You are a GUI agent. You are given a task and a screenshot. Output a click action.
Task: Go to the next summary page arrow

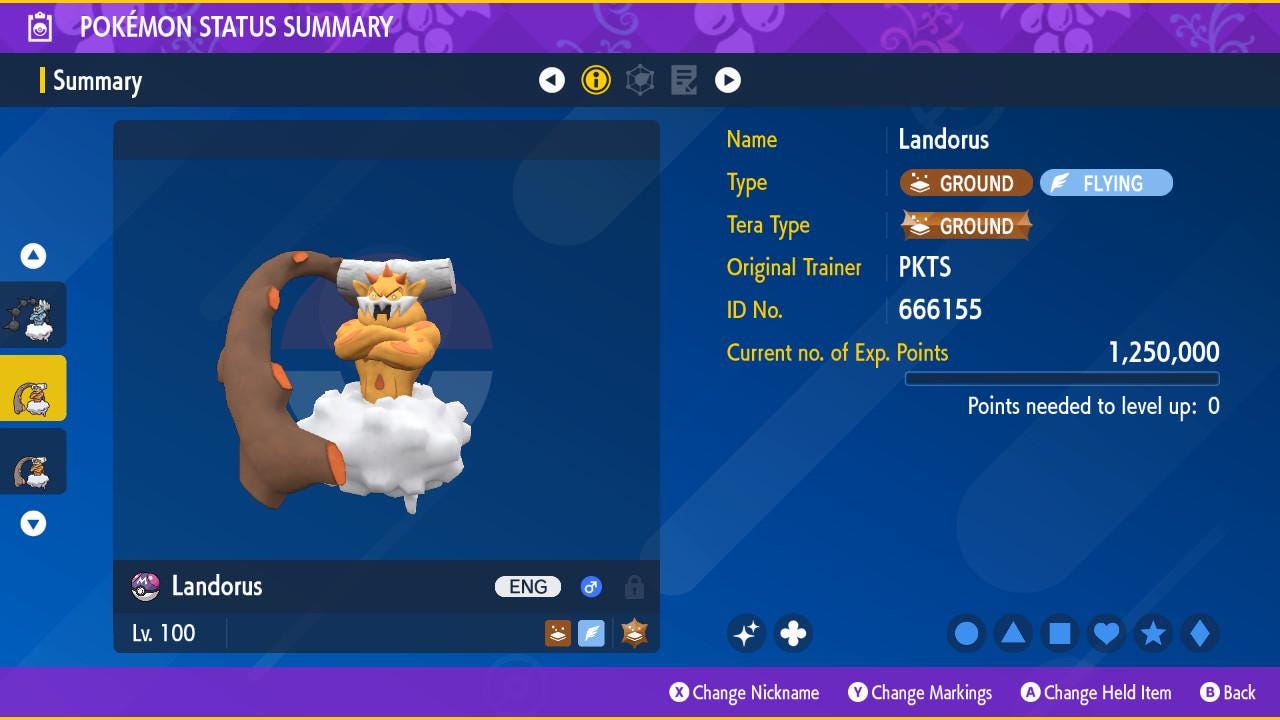coord(728,80)
